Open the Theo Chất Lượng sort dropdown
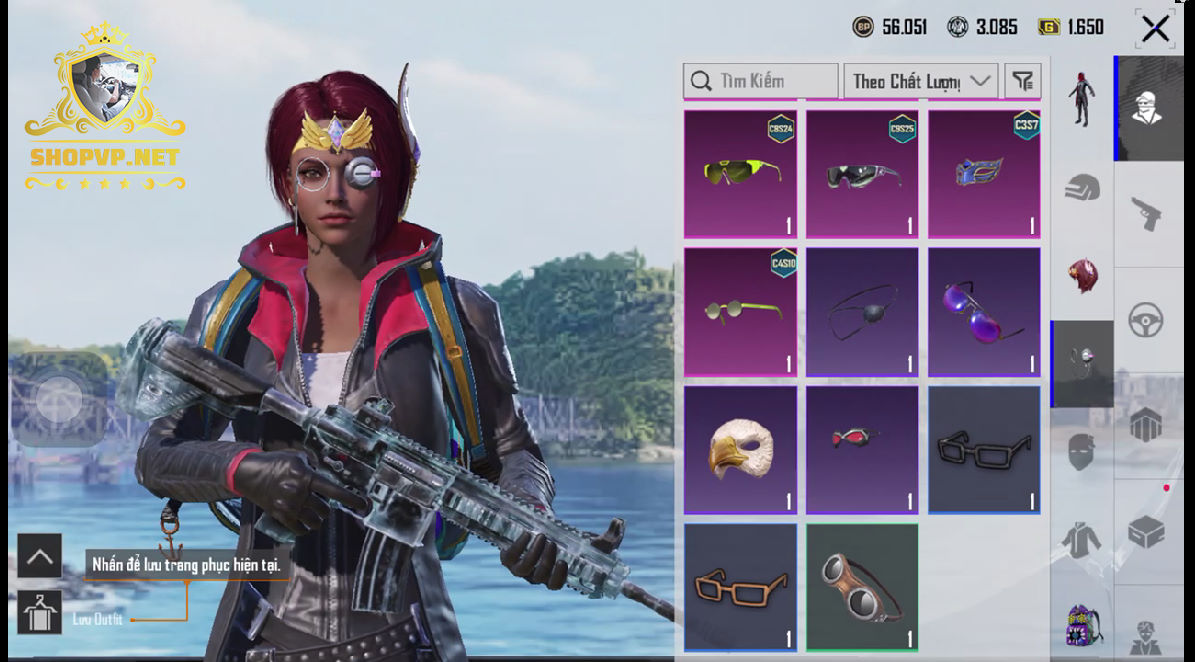 (x=920, y=81)
